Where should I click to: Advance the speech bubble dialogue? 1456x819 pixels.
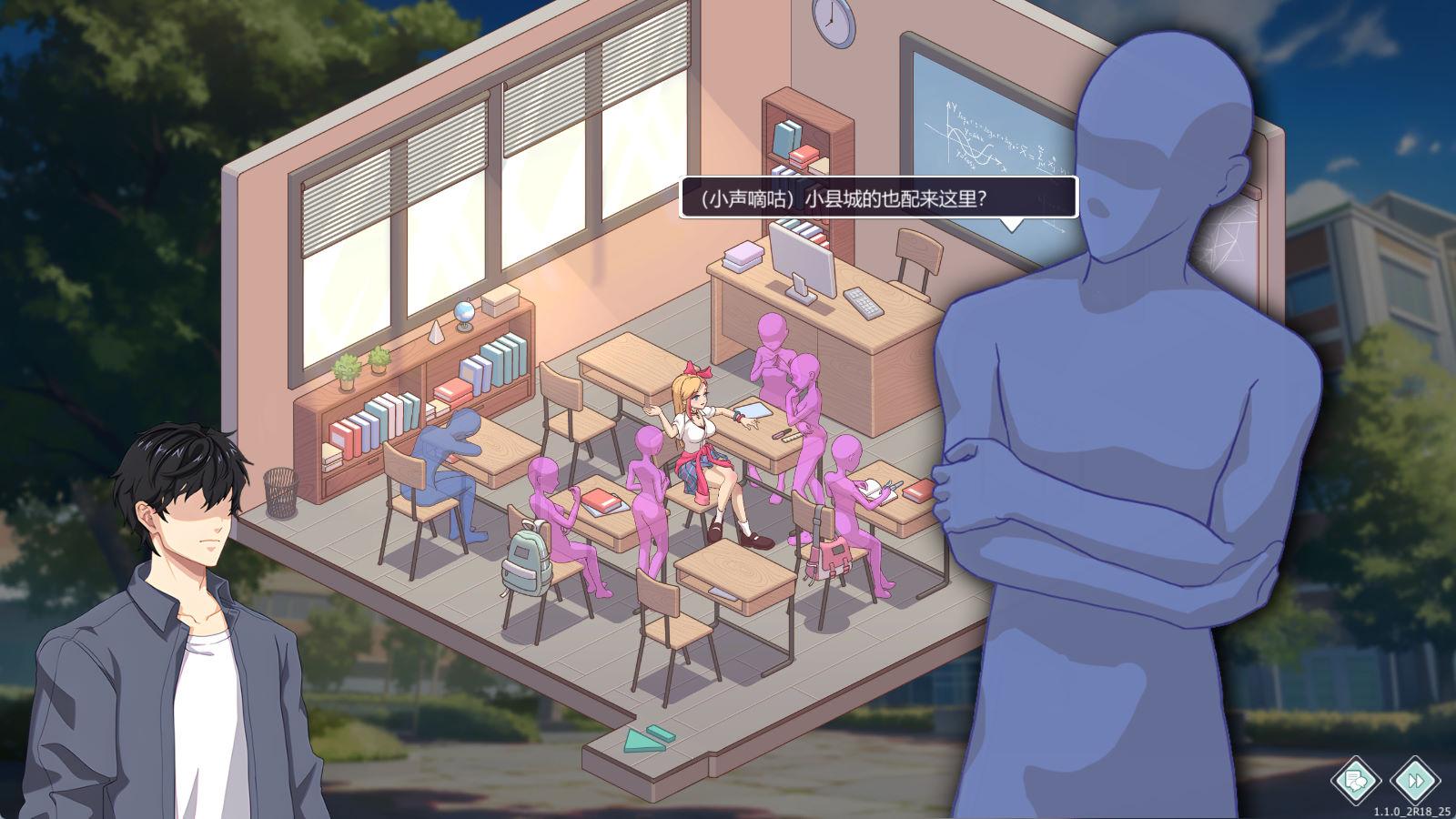[878, 197]
